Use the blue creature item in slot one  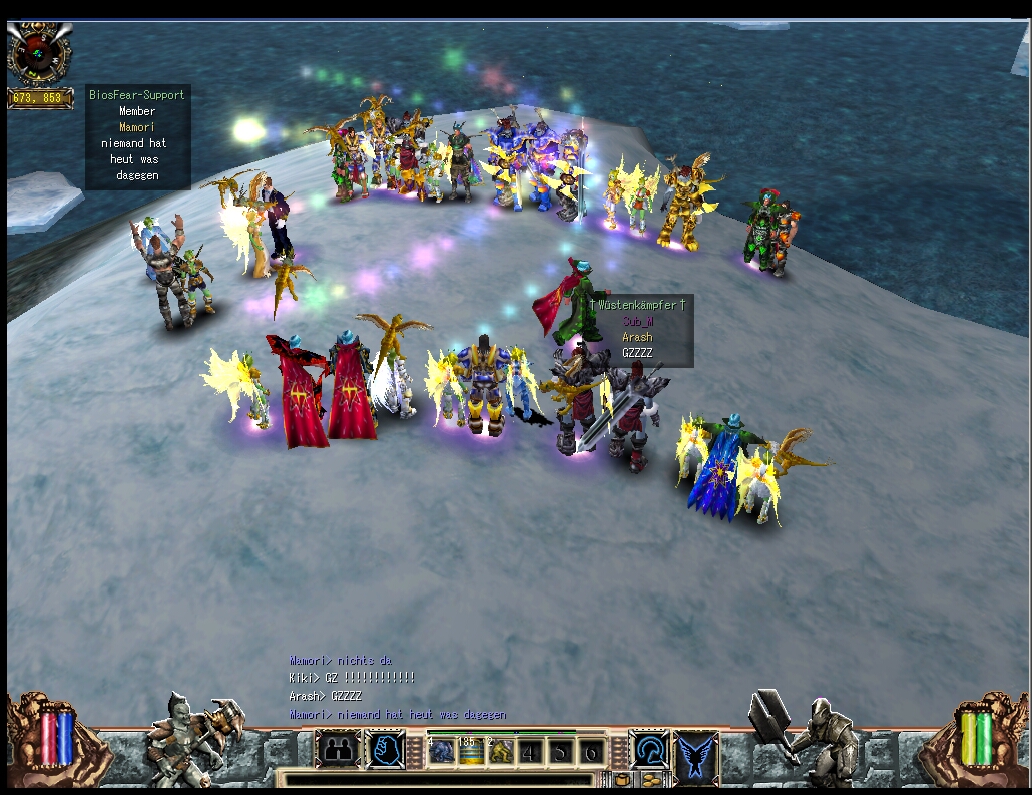[442, 752]
